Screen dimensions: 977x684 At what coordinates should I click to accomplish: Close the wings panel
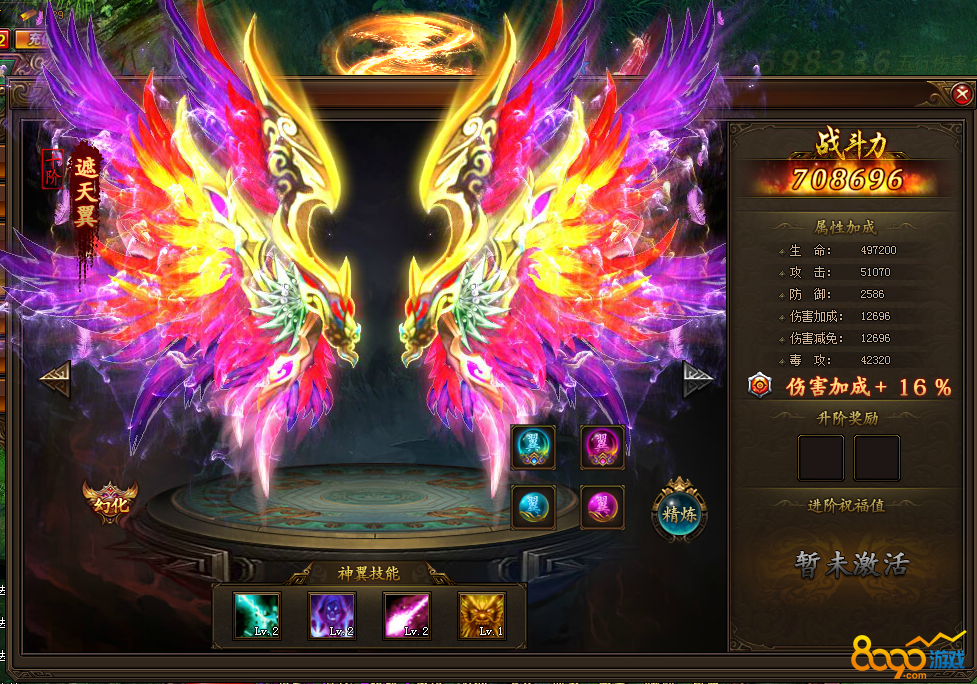(x=961, y=94)
